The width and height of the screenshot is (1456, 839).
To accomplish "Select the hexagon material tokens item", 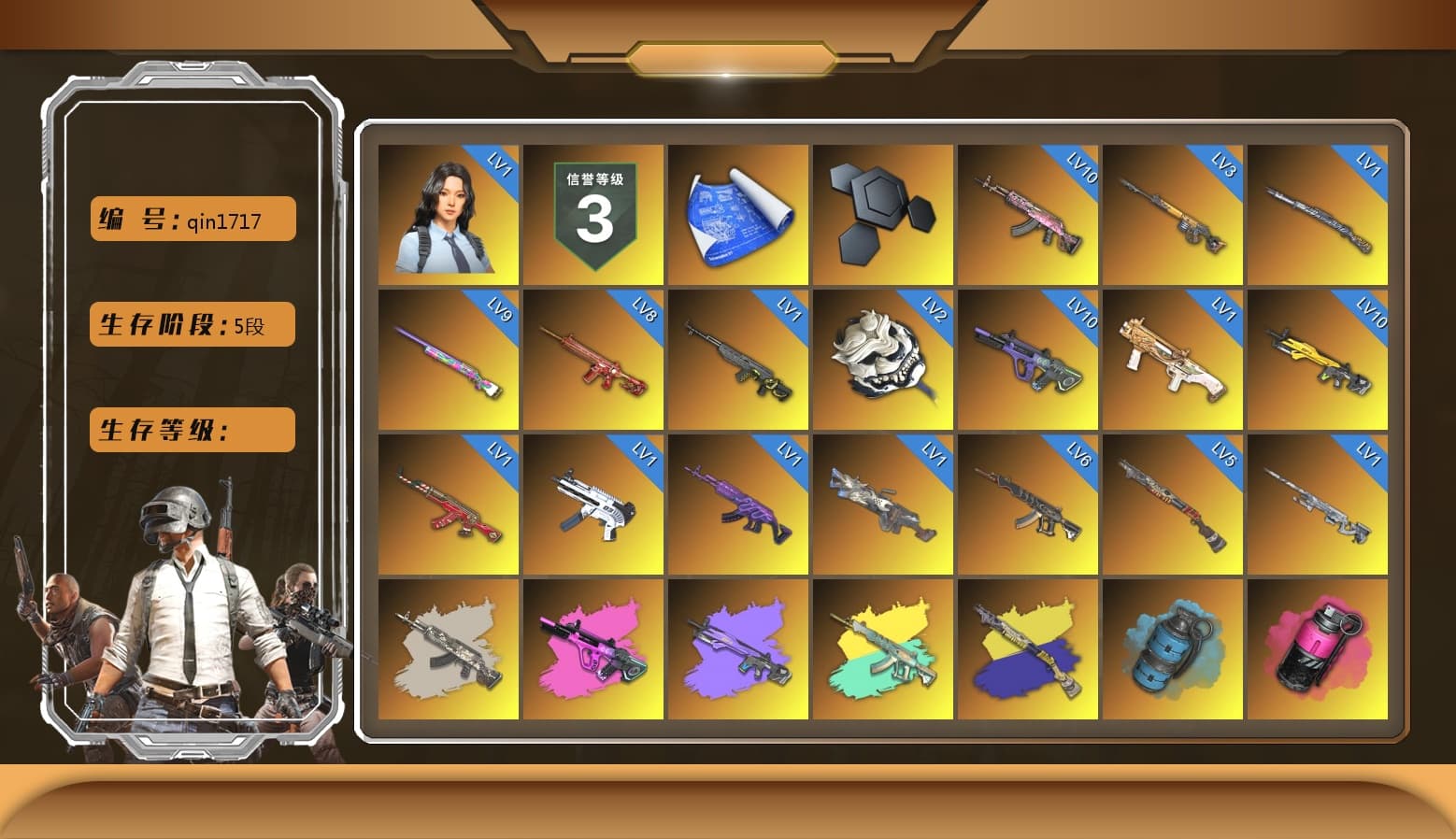I will tap(883, 213).
